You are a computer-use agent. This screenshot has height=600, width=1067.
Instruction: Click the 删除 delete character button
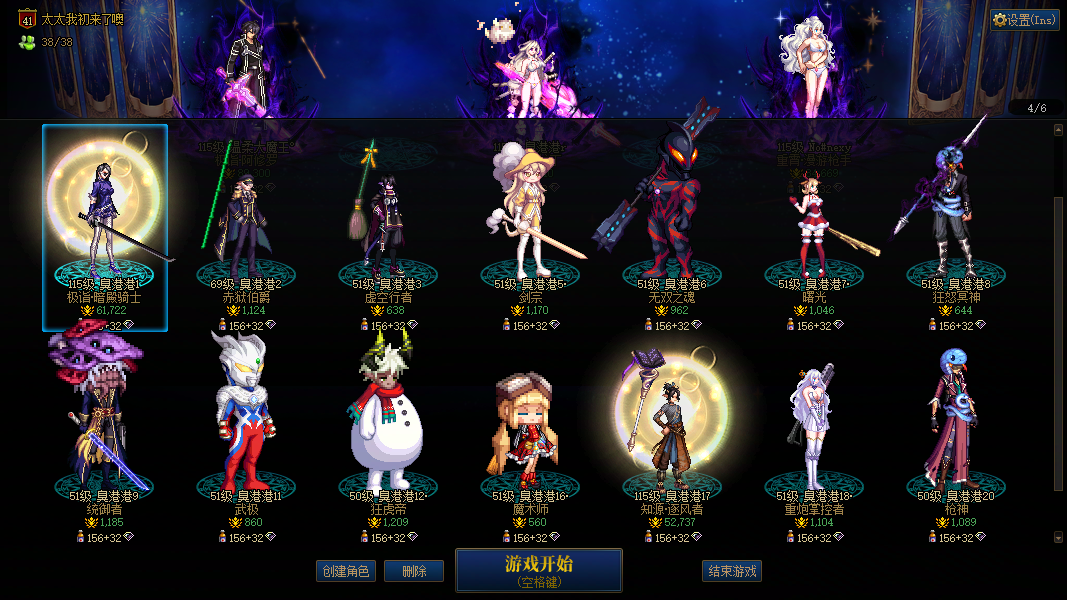(414, 571)
